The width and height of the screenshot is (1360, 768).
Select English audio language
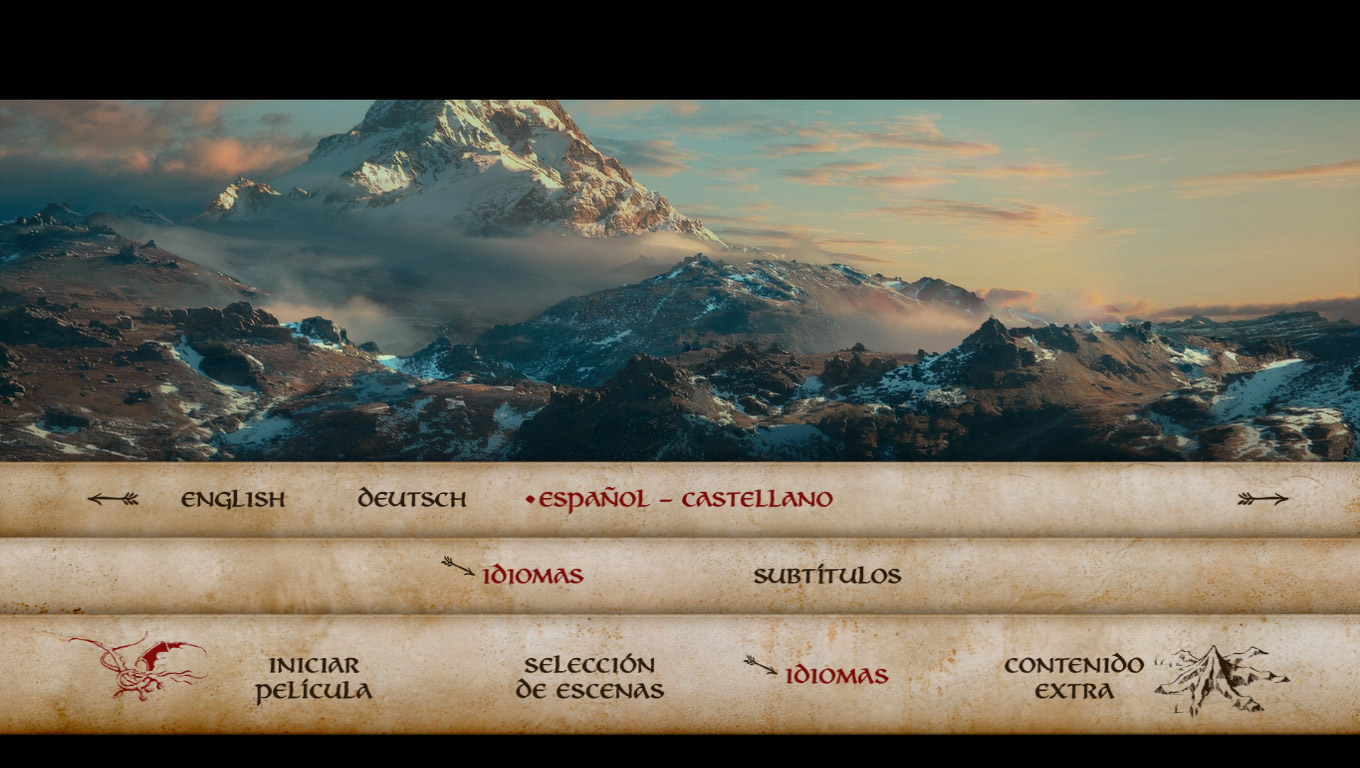click(233, 499)
